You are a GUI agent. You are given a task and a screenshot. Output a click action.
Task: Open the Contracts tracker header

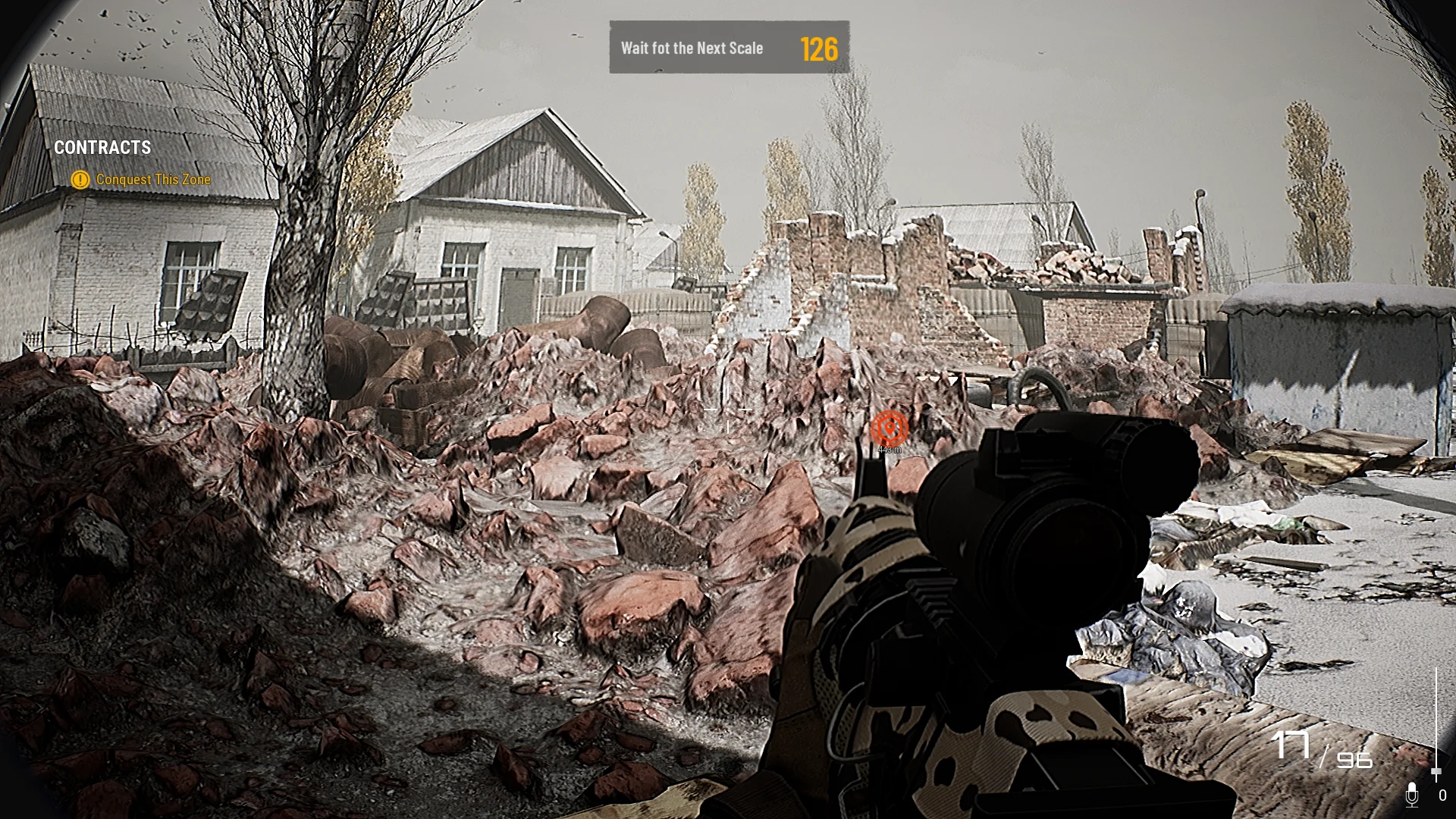pyautogui.click(x=102, y=148)
